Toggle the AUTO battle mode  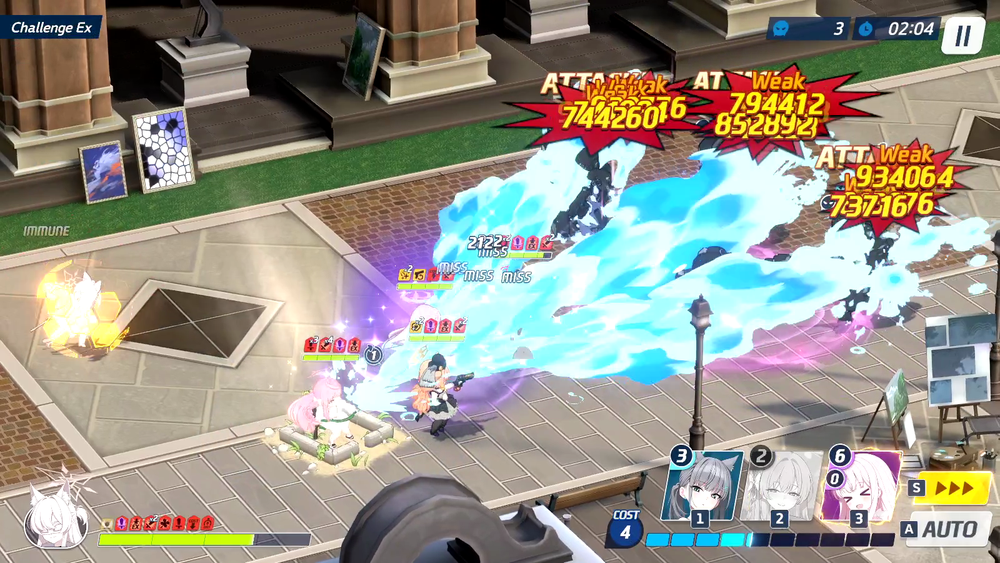pos(946,529)
